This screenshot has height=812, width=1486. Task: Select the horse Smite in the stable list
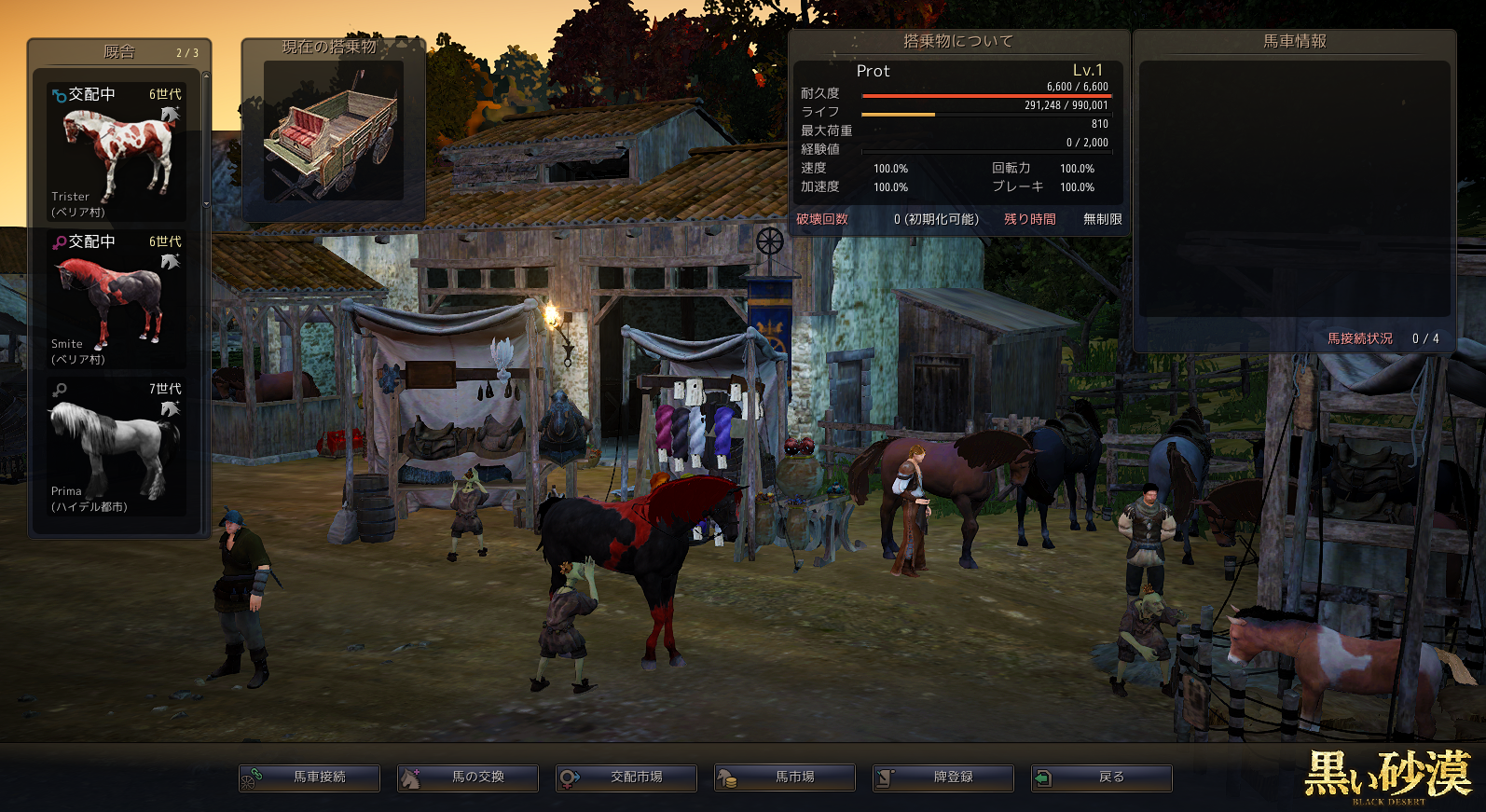(x=117, y=298)
